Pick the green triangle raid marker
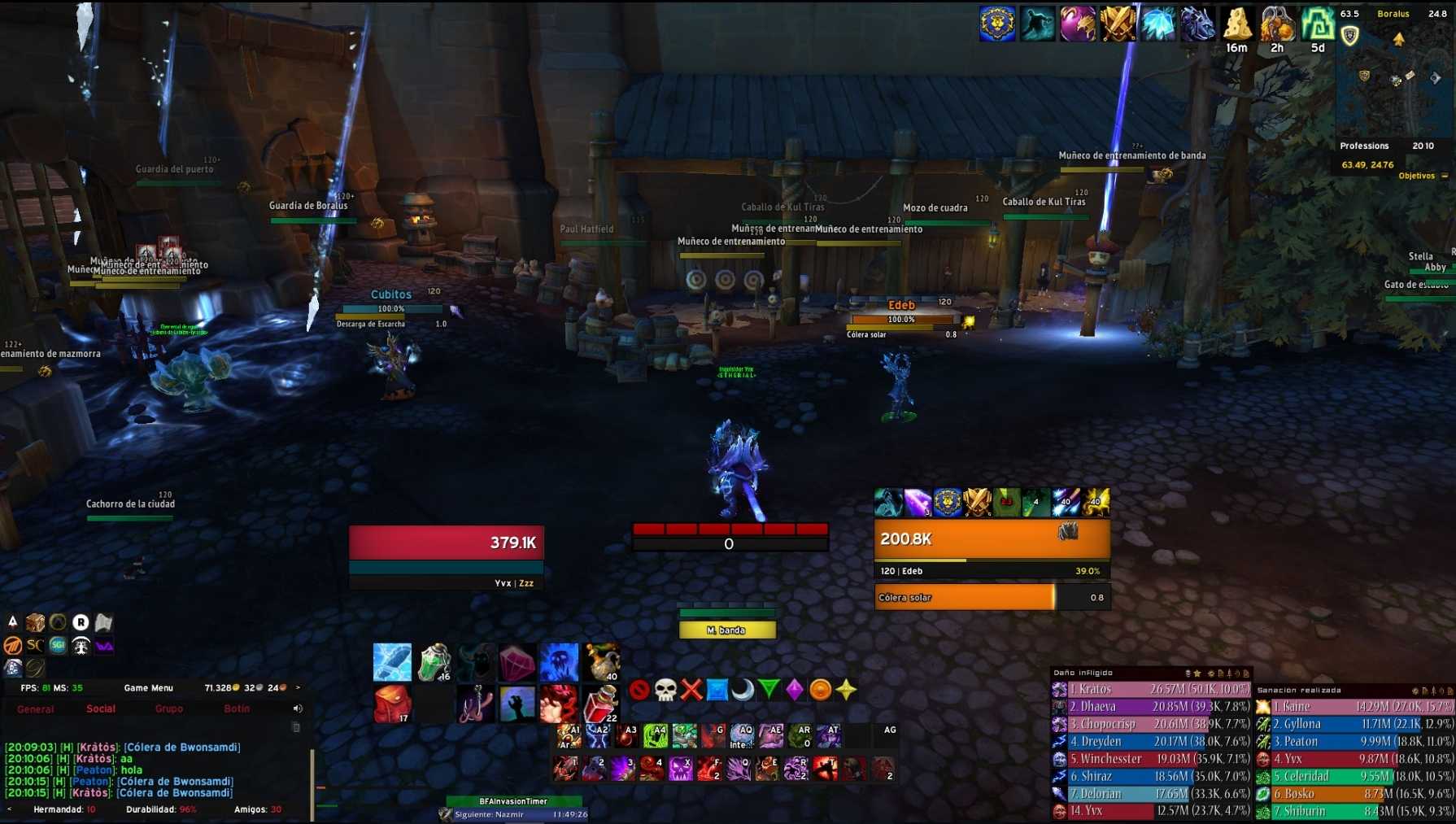Image resolution: width=1456 pixels, height=824 pixels. pos(769,690)
